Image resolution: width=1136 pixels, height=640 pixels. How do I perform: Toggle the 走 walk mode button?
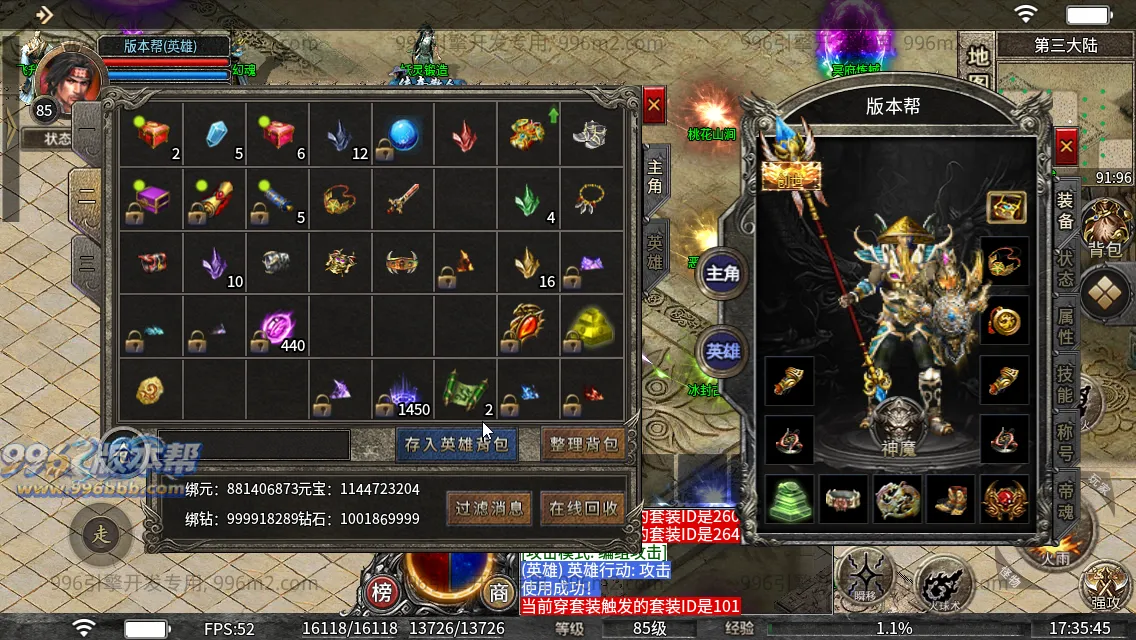point(101,534)
